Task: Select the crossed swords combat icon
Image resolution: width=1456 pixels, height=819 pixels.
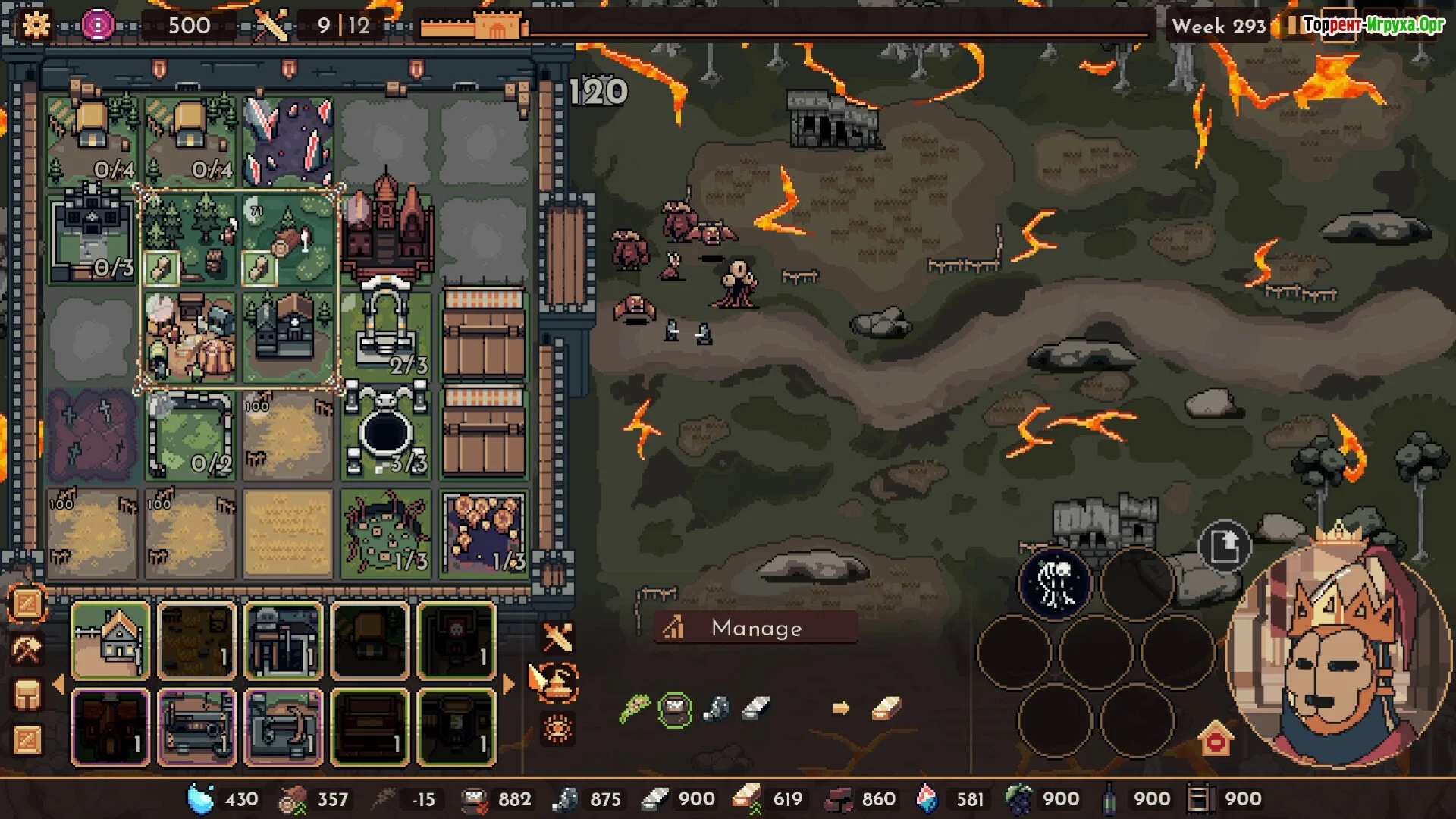Action: (557, 638)
